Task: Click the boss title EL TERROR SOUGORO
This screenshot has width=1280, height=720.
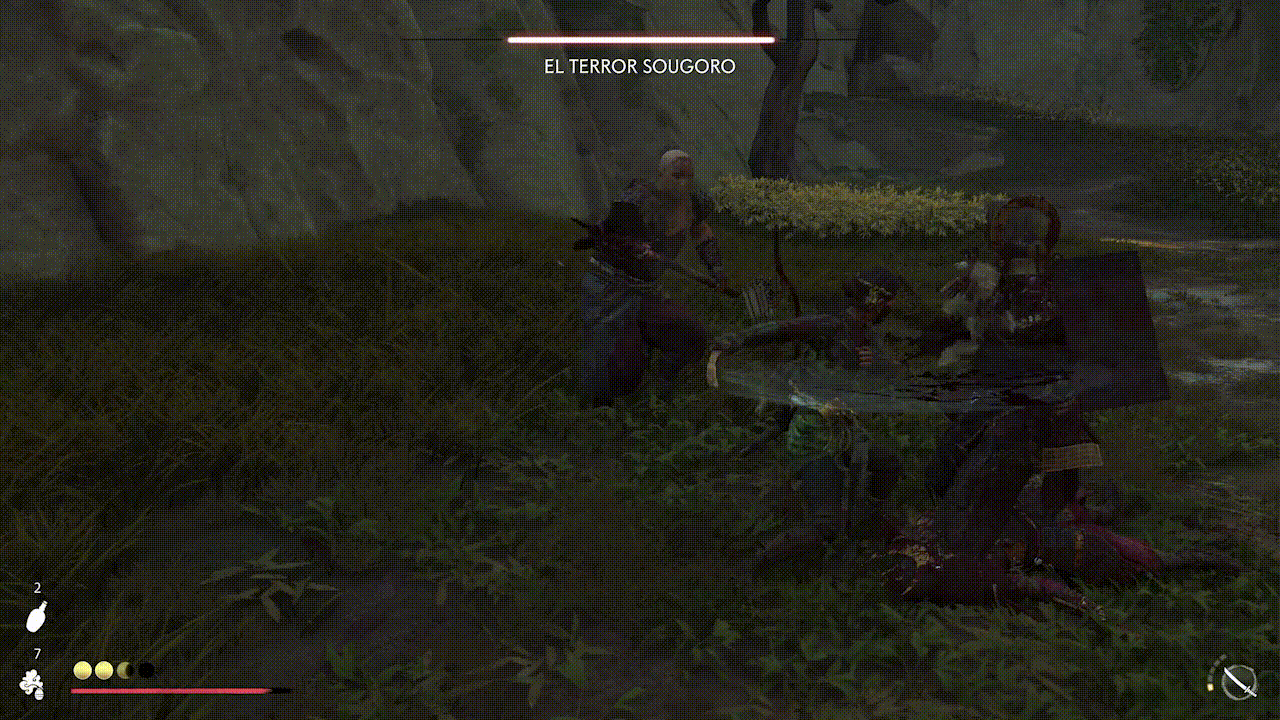Action: [639, 66]
